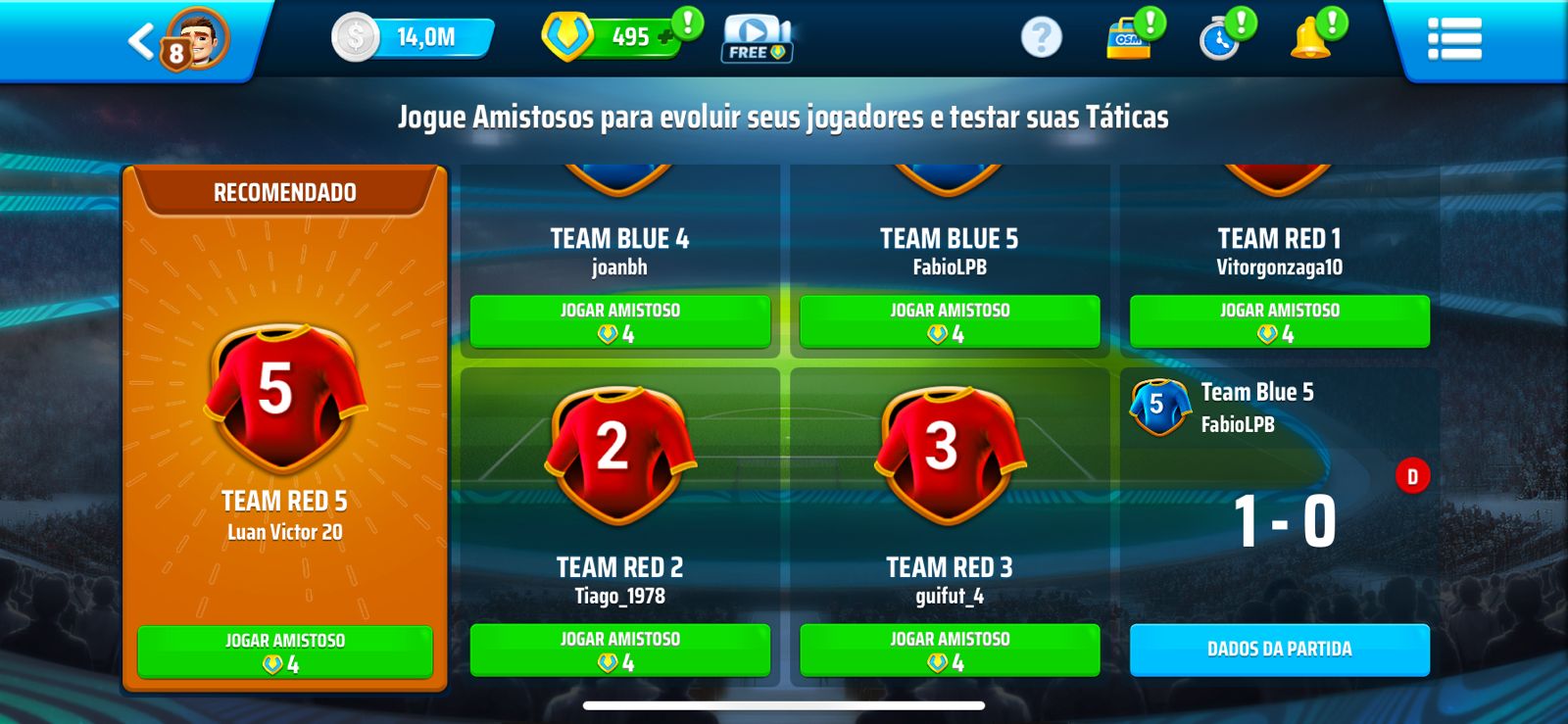The height and width of the screenshot is (724, 1568).
Task: Play friendly against recommended Team Red 5
Action: pyautogui.click(x=285, y=652)
